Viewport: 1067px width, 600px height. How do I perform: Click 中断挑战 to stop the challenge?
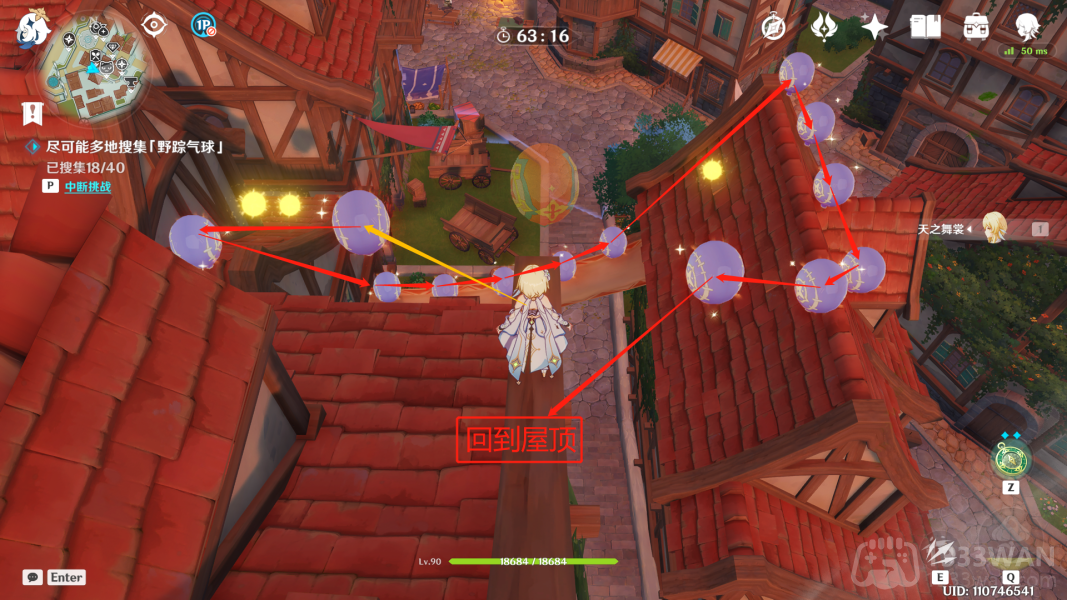87,186
